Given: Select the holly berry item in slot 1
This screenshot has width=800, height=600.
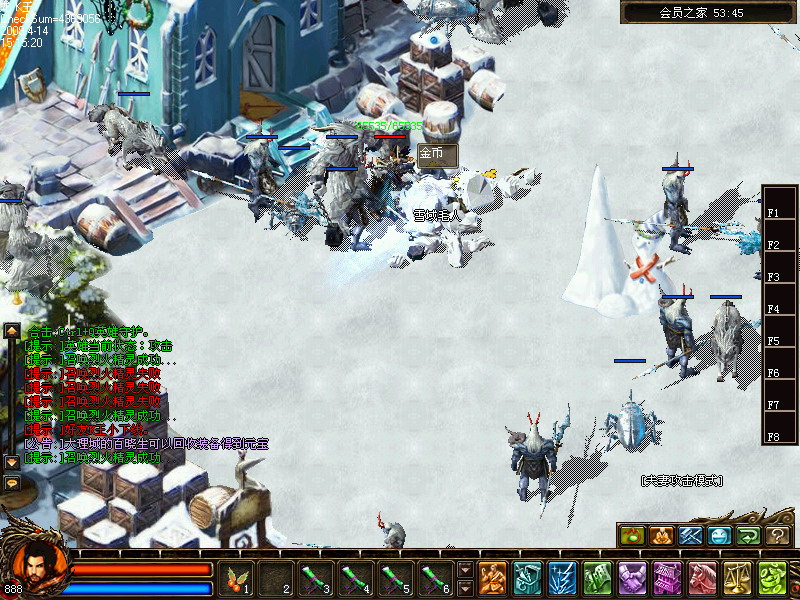Looking at the screenshot, I should tap(238, 578).
